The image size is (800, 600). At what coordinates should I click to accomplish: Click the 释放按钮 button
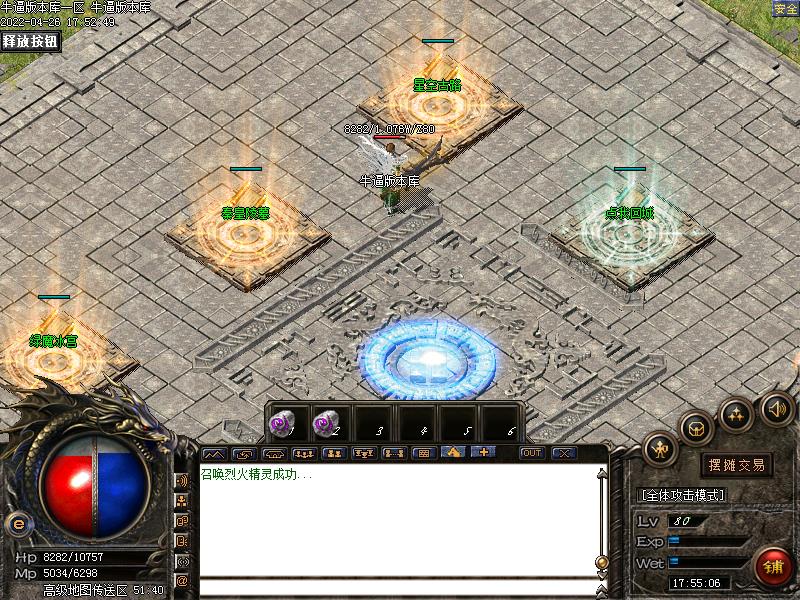click(30, 41)
